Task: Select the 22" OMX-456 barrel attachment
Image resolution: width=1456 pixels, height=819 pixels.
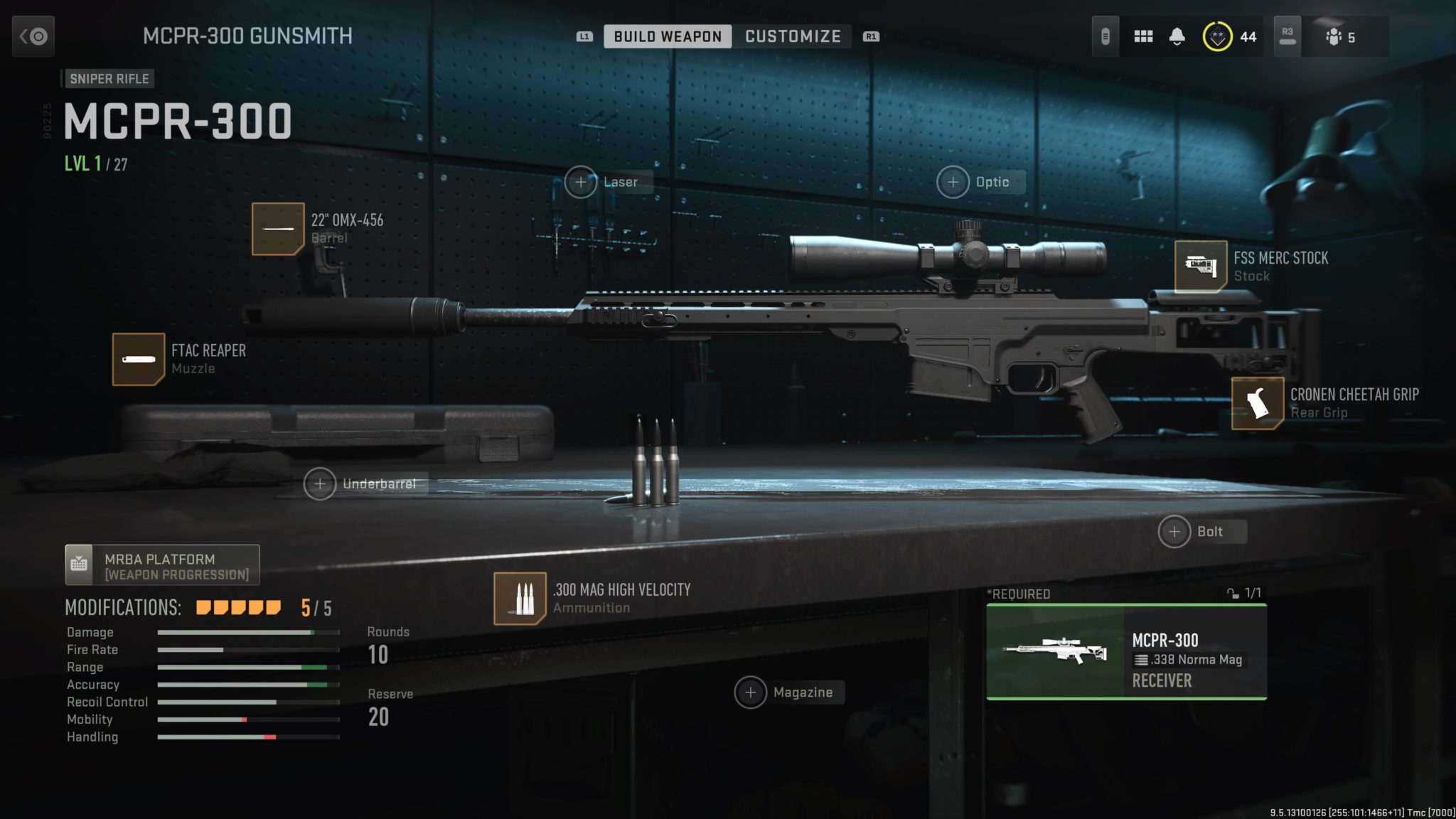Action: [280, 229]
